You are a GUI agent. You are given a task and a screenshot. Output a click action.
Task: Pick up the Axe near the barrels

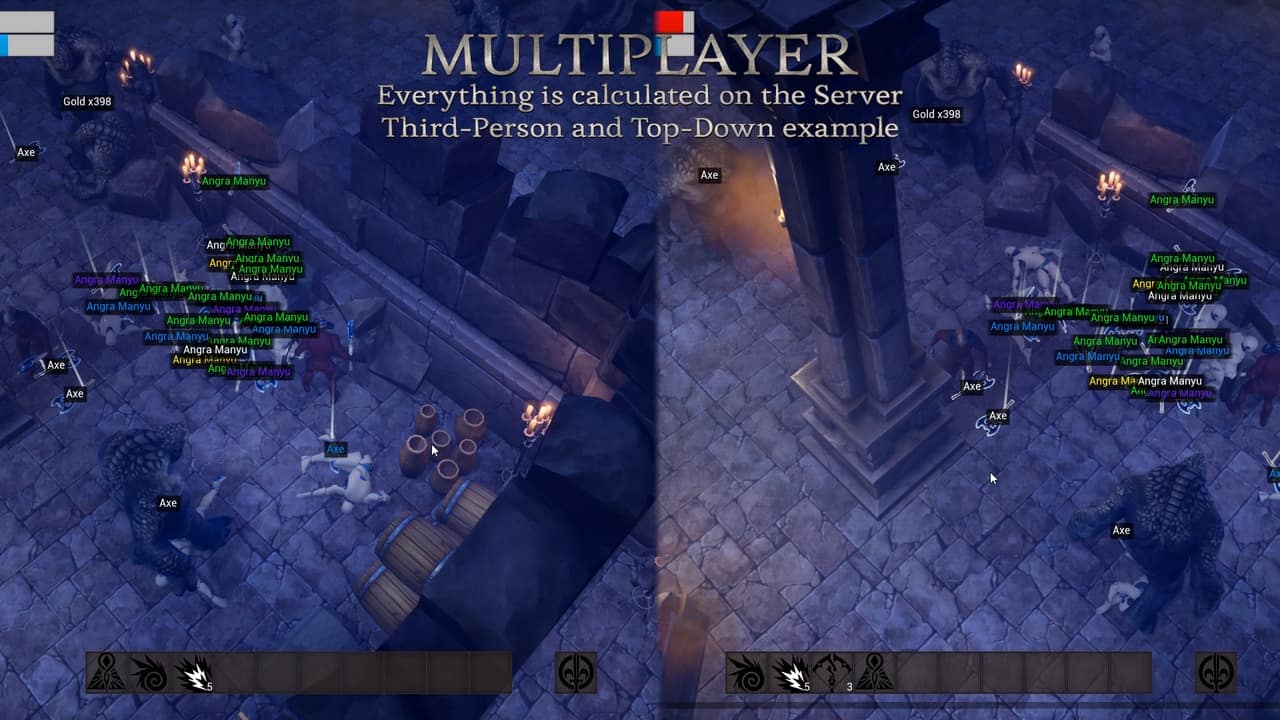tap(334, 449)
